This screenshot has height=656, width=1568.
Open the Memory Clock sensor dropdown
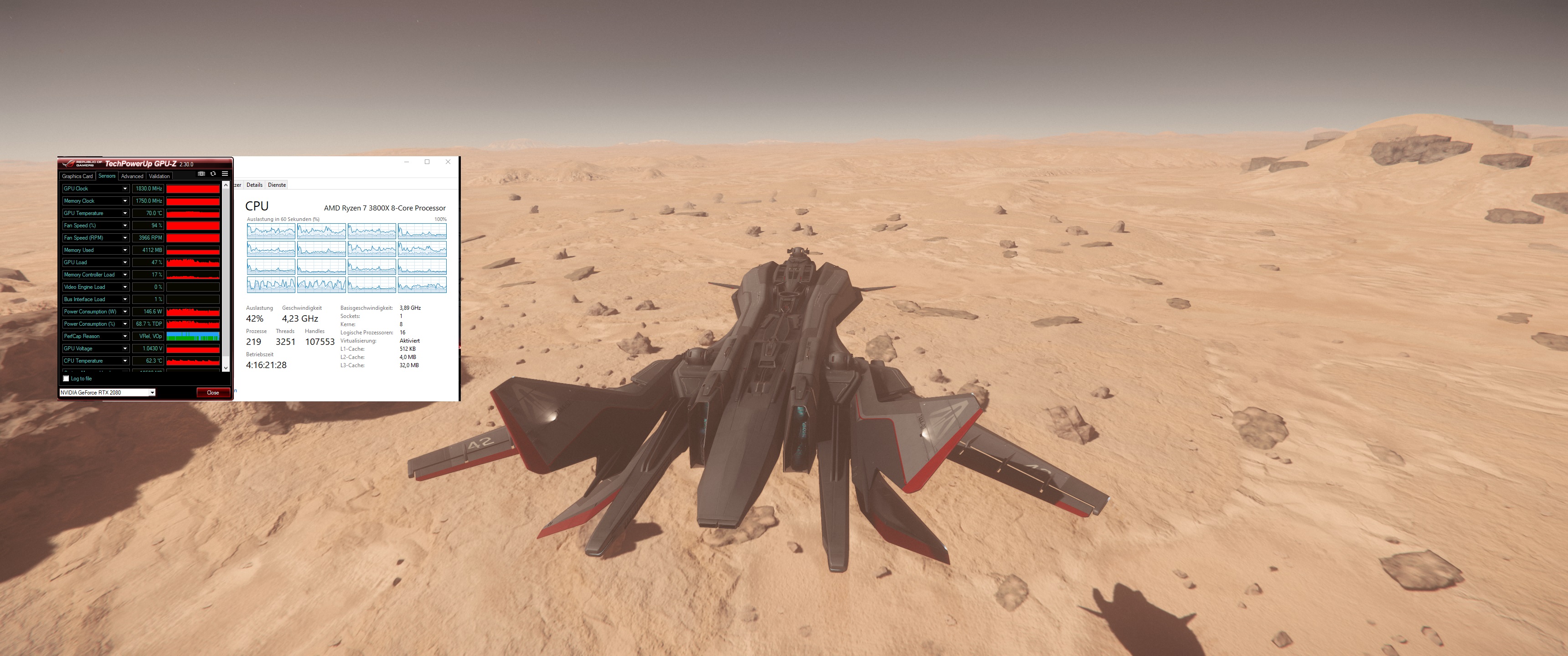pyautogui.click(x=125, y=201)
